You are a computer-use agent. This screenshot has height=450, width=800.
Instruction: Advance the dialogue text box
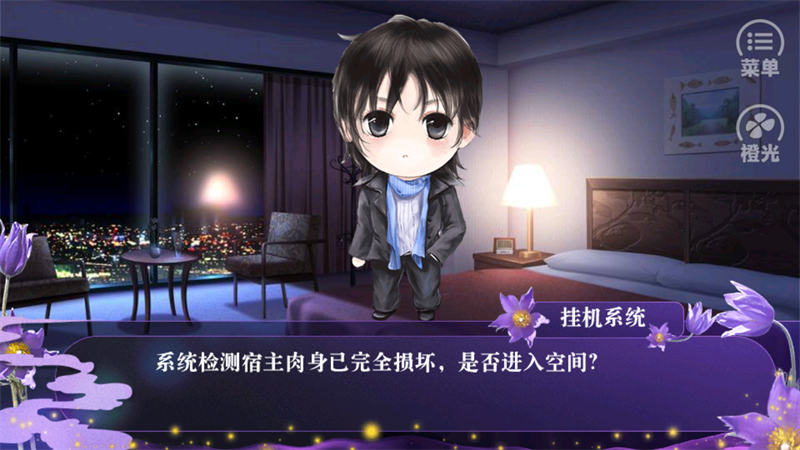pos(400,385)
